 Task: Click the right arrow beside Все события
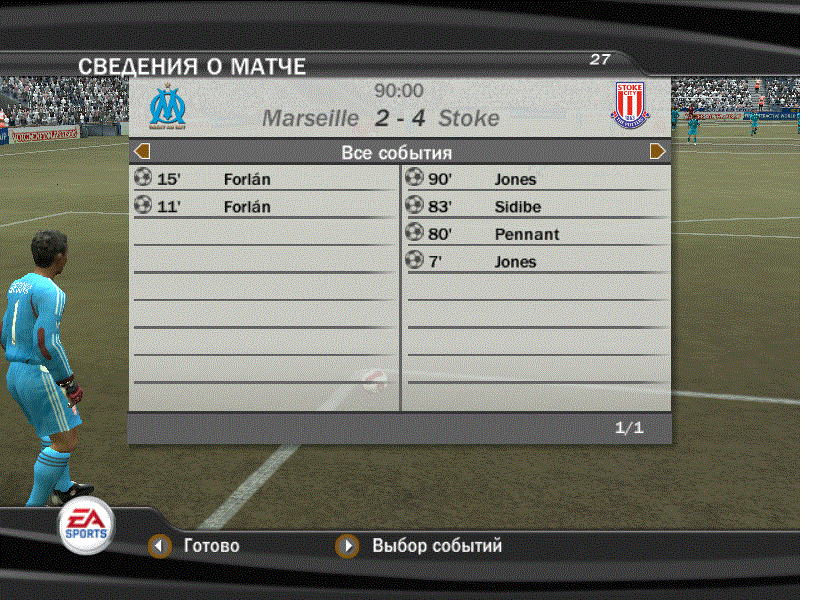[x=658, y=152]
